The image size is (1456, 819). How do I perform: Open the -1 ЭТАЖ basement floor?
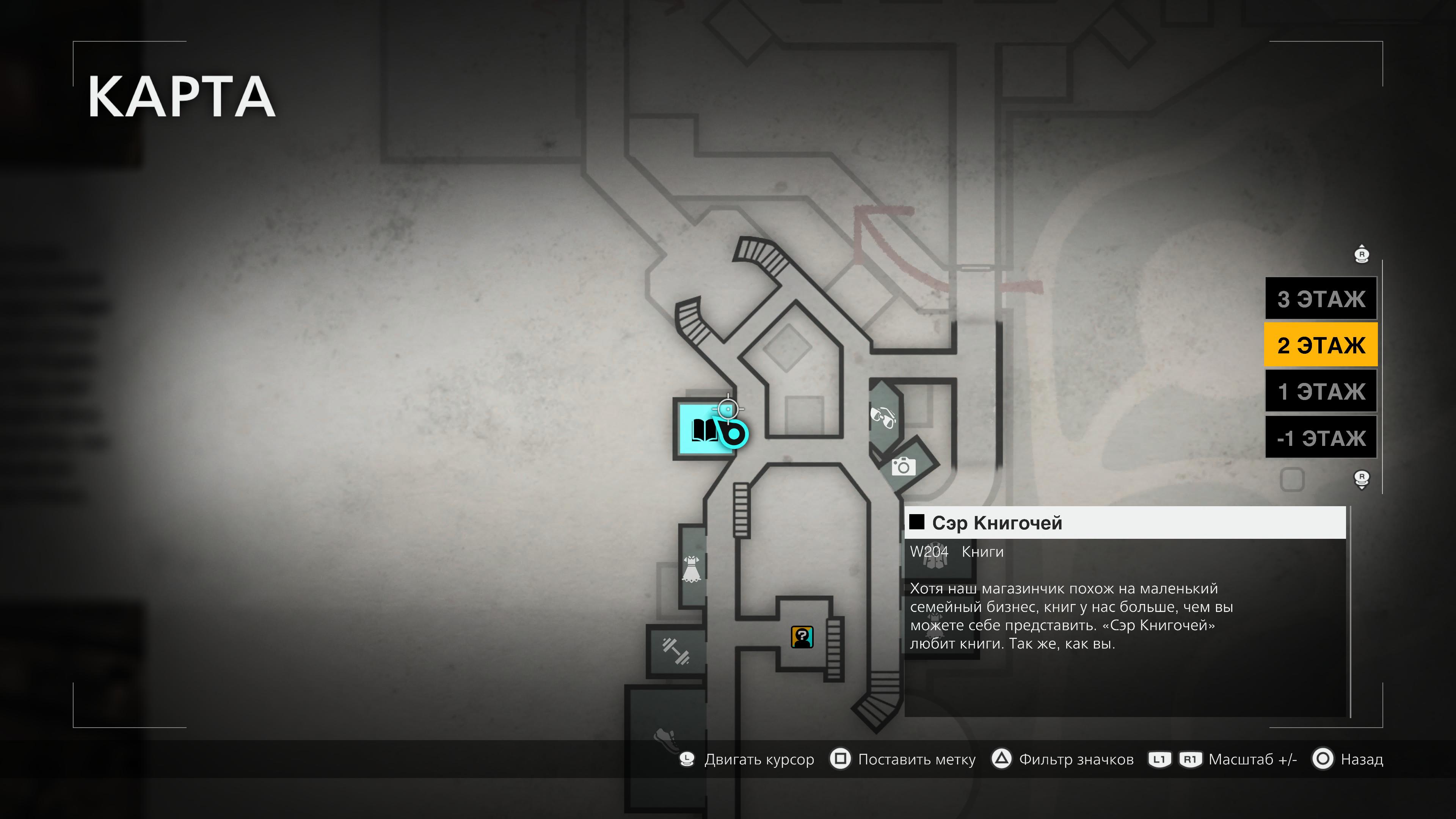coord(1320,438)
